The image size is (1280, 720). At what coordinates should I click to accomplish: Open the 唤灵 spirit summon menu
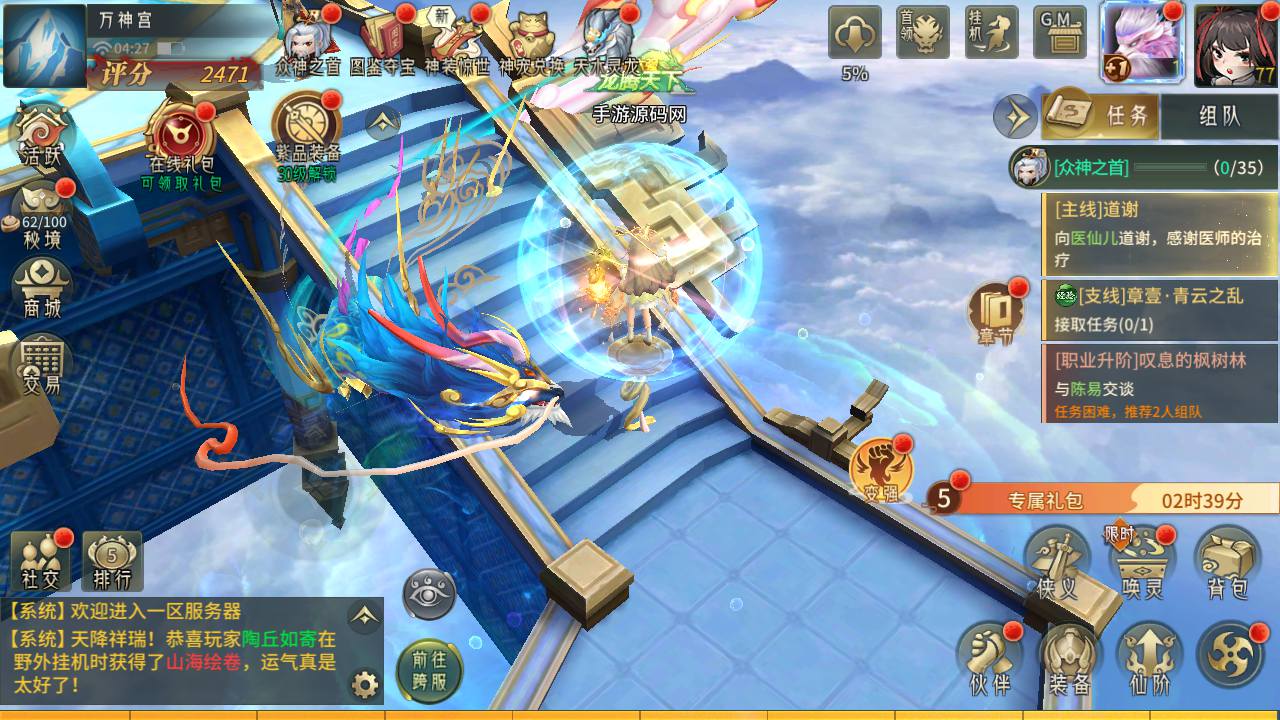click(1142, 565)
